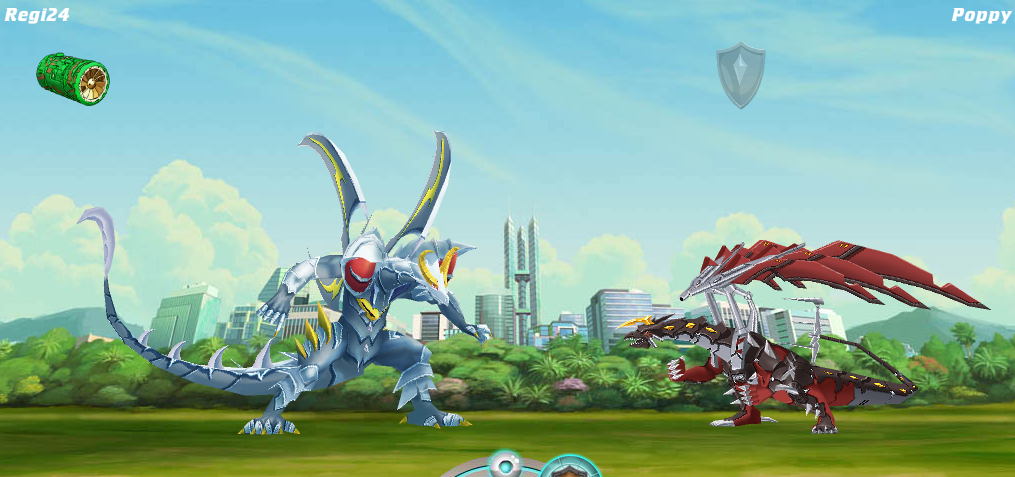This screenshot has width=1015, height=477.
Task: Click the green turbine cylinder icon
Action: pos(73,78)
